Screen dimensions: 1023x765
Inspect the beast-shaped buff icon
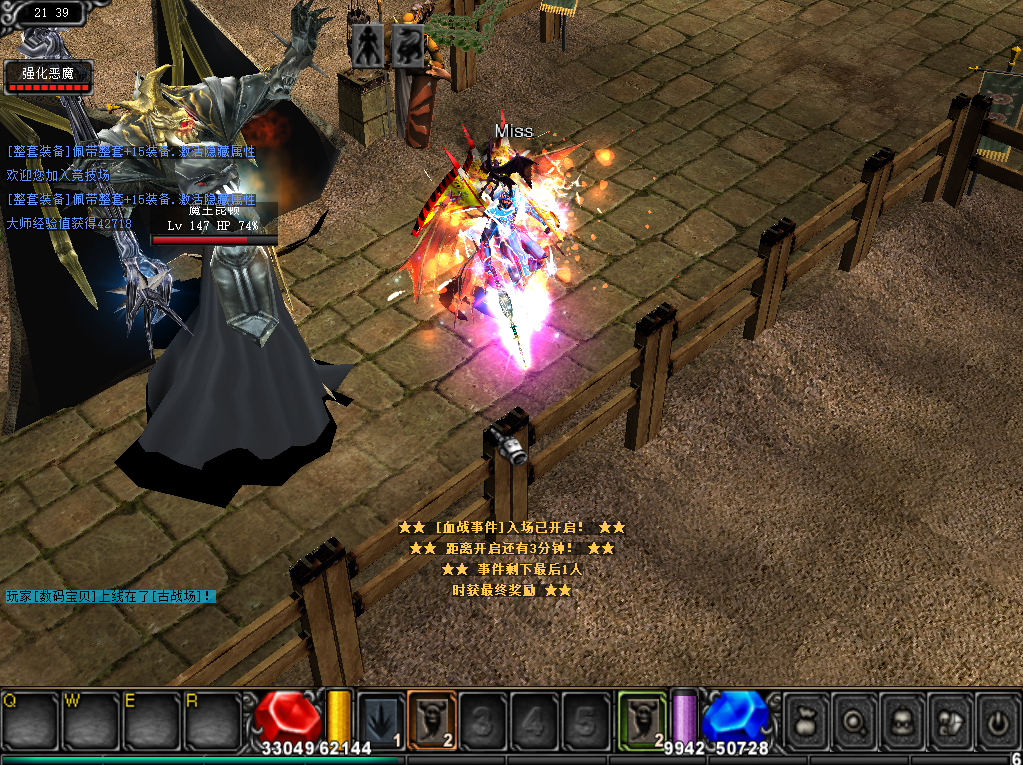407,46
